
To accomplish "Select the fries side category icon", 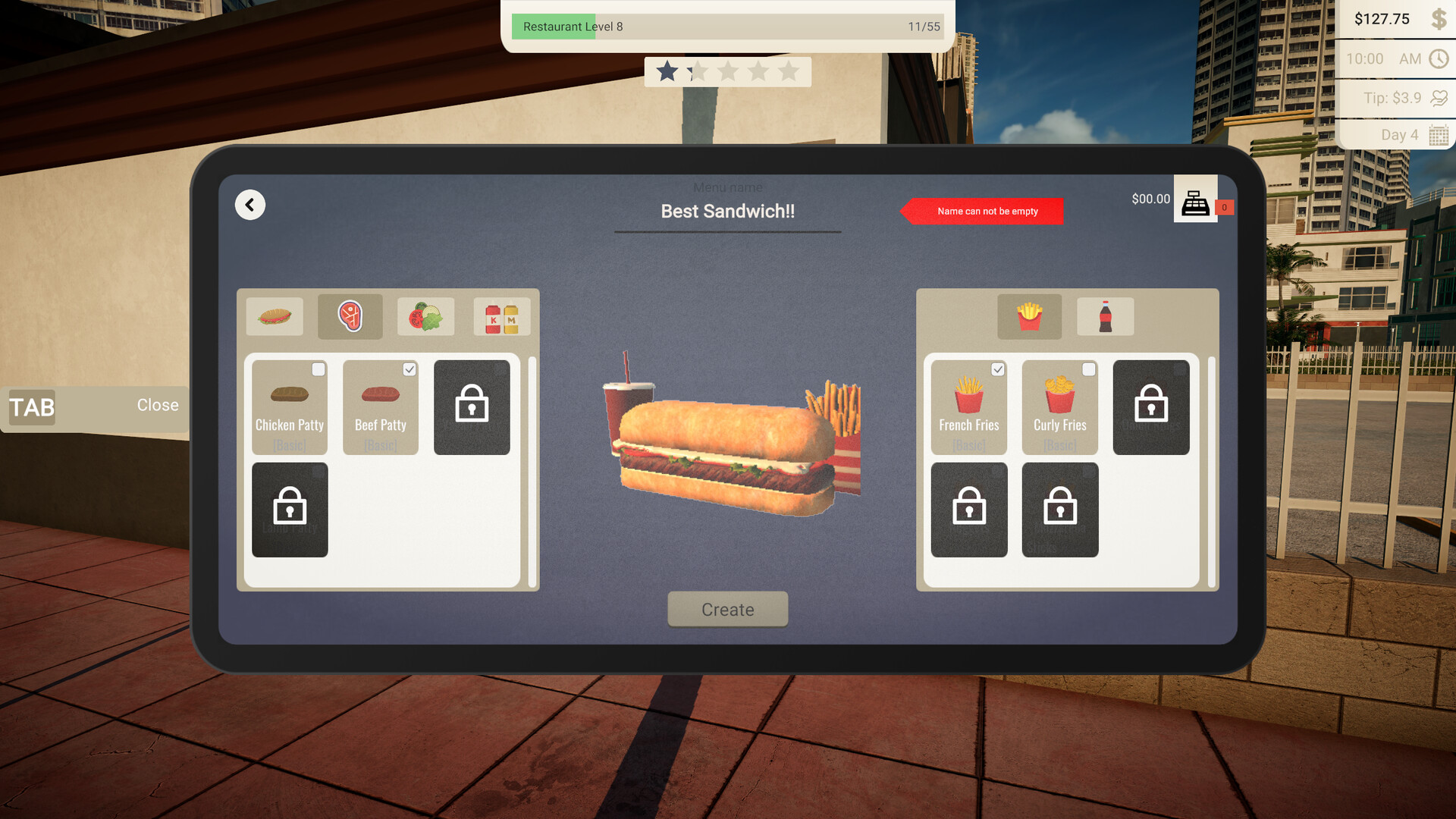I will (1029, 316).
